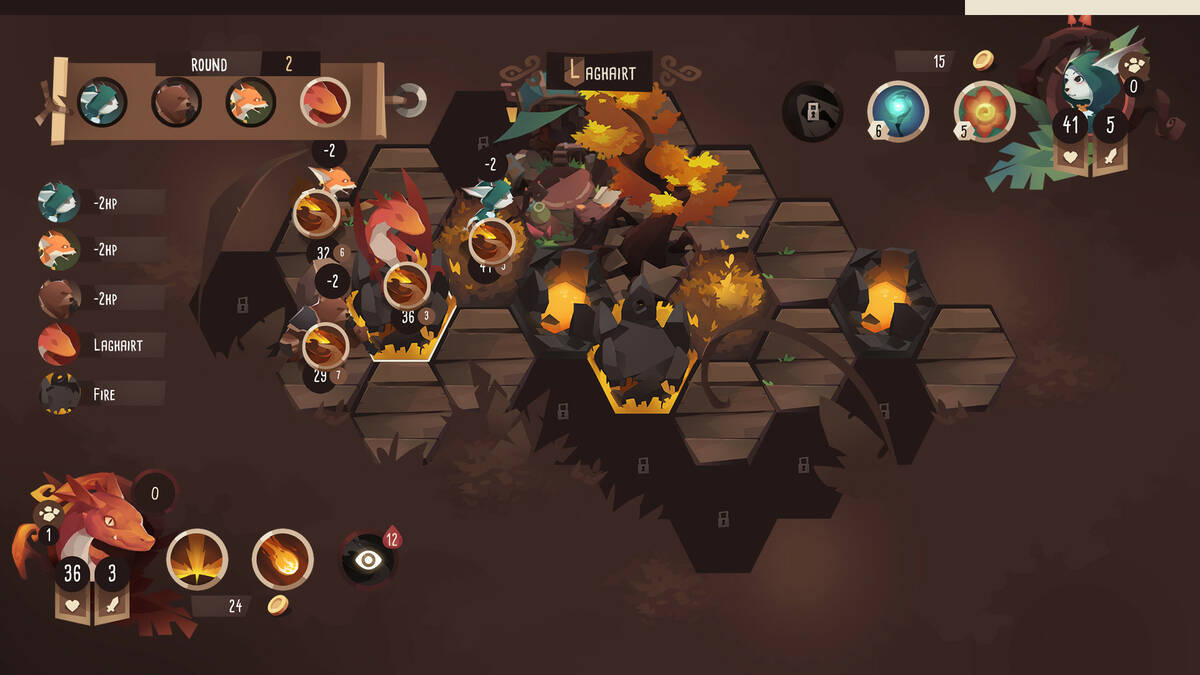1200x675 pixels.
Task: Activate the yellow burst ability
Action: [197, 559]
